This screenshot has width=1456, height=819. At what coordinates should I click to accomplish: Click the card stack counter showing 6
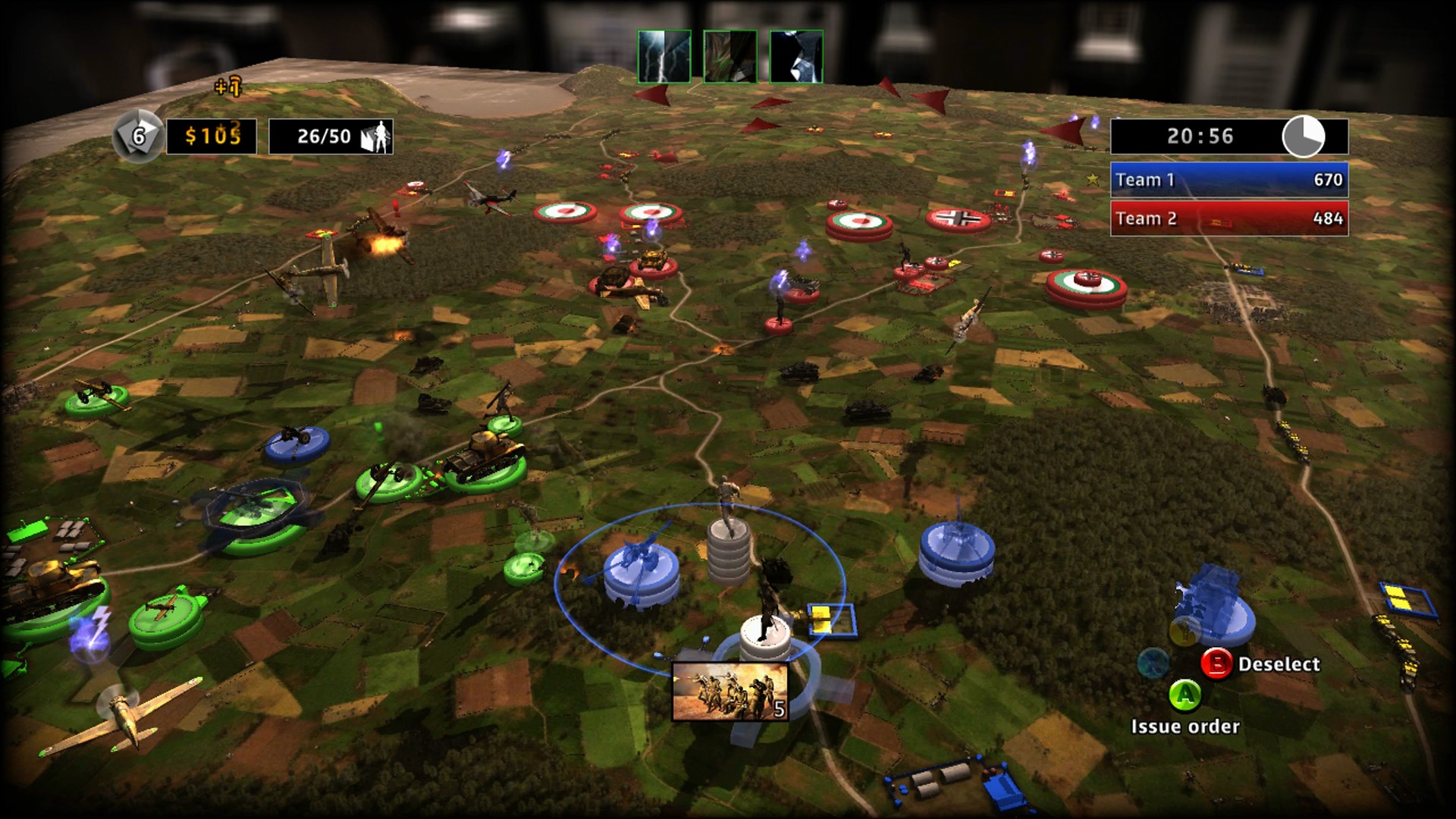pos(139,134)
